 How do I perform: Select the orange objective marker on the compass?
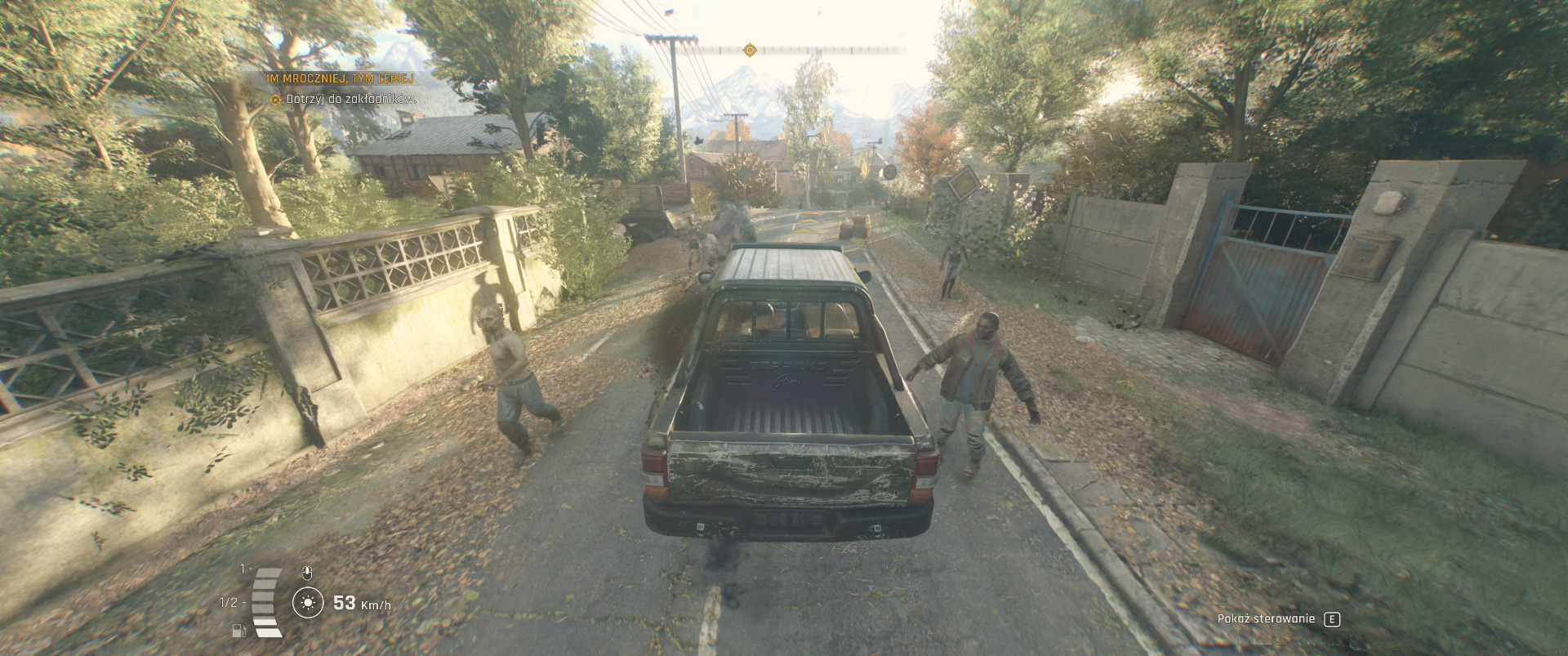[x=750, y=51]
